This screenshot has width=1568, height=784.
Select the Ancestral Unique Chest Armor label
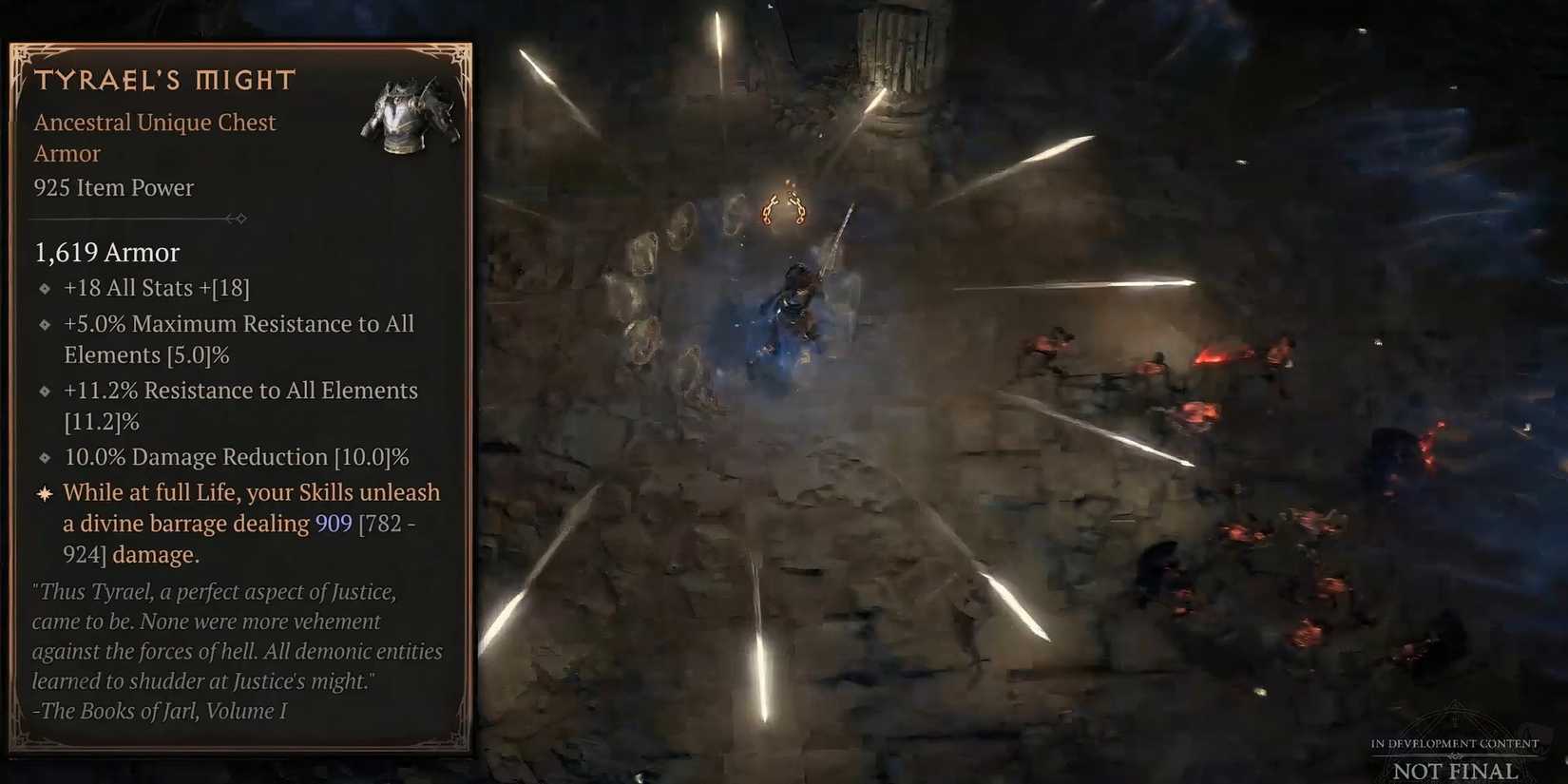(x=155, y=122)
